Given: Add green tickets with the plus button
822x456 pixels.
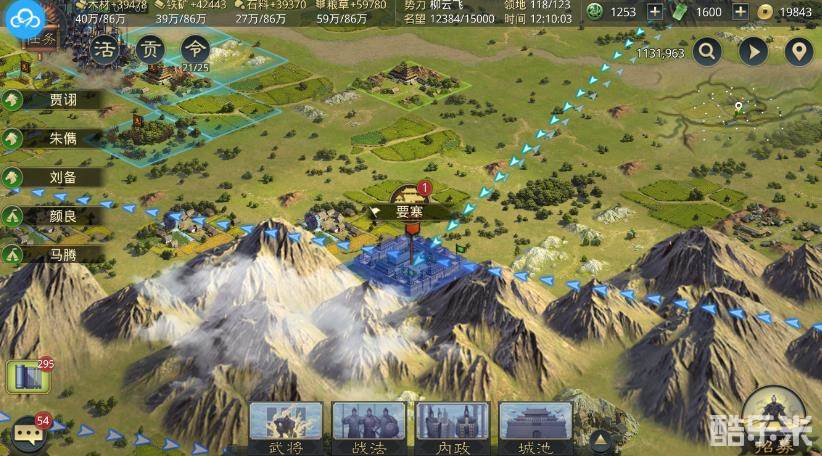Looking at the screenshot, I should tap(741, 12).
